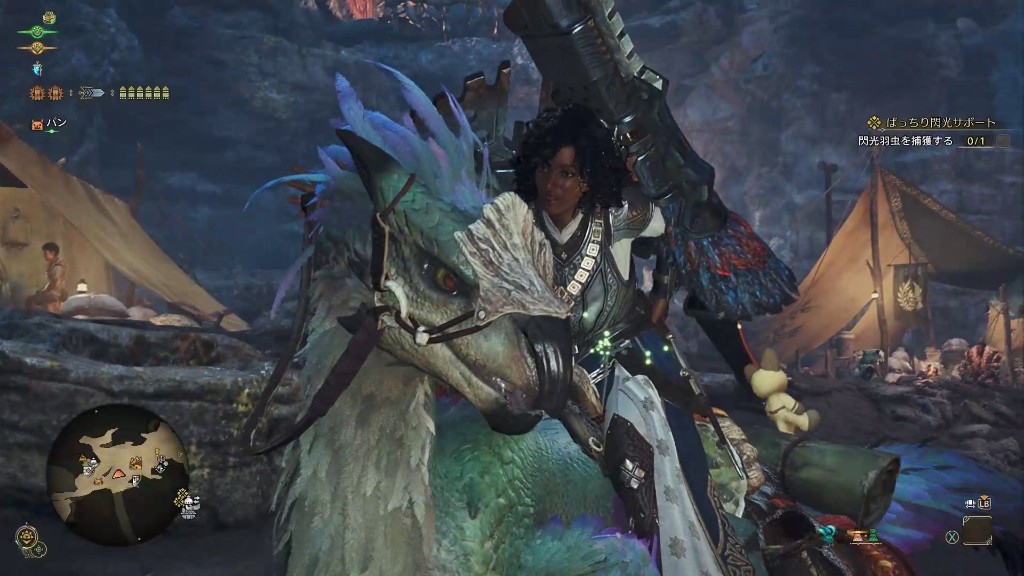Click the yellow quest target icon beside minimap
Screen dimensions: 1024x576
[x=181, y=494]
